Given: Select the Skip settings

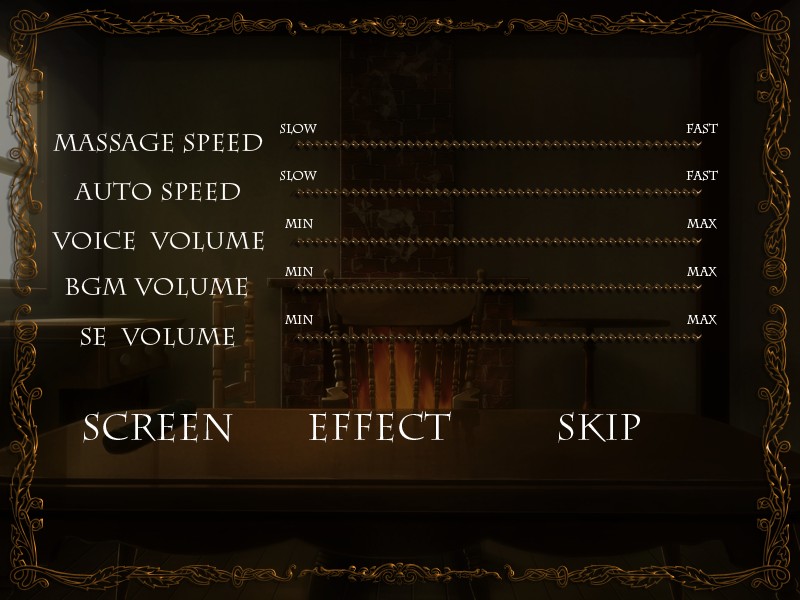Looking at the screenshot, I should 599,427.
